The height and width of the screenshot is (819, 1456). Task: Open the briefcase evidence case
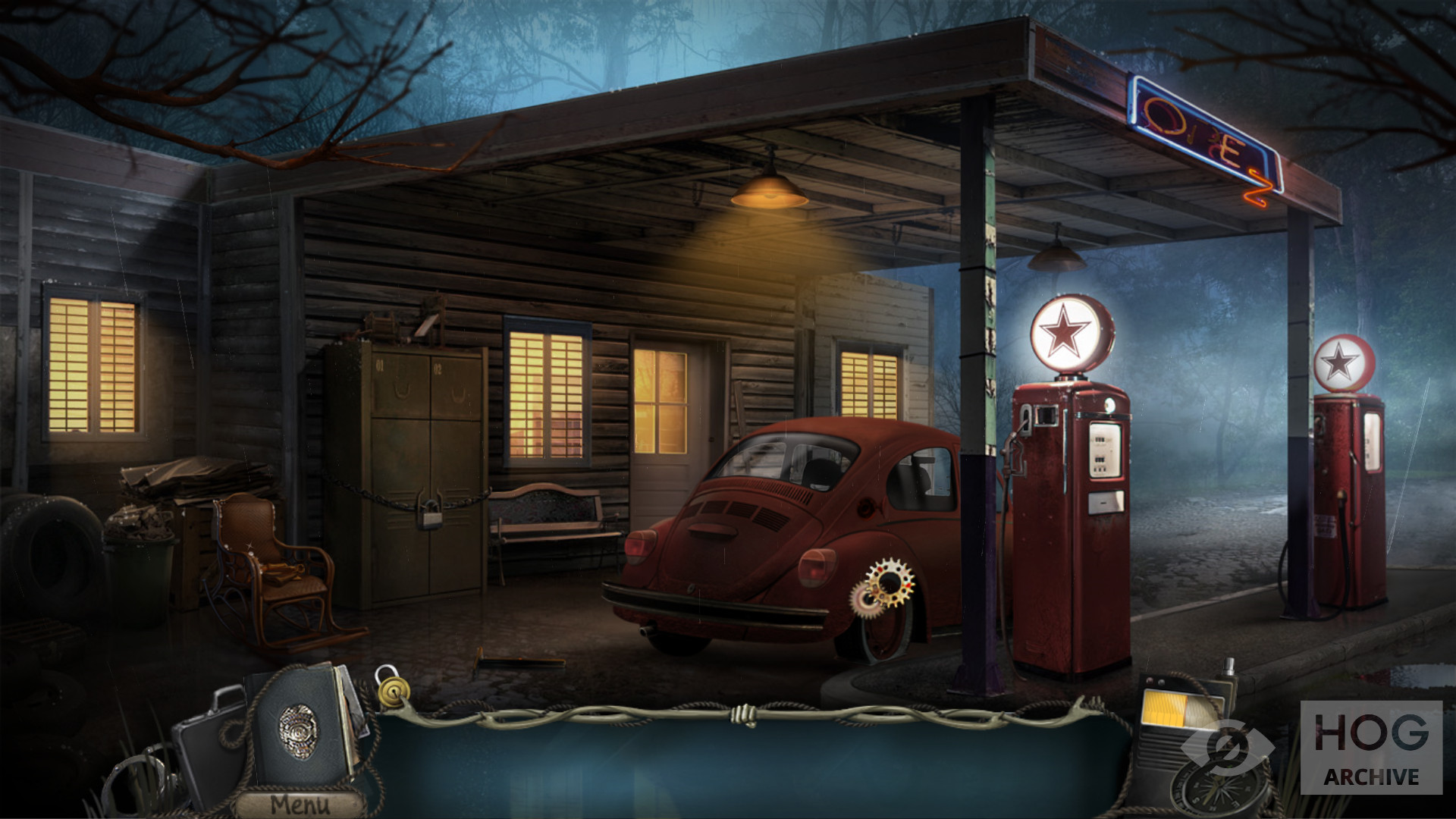coord(203,747)
